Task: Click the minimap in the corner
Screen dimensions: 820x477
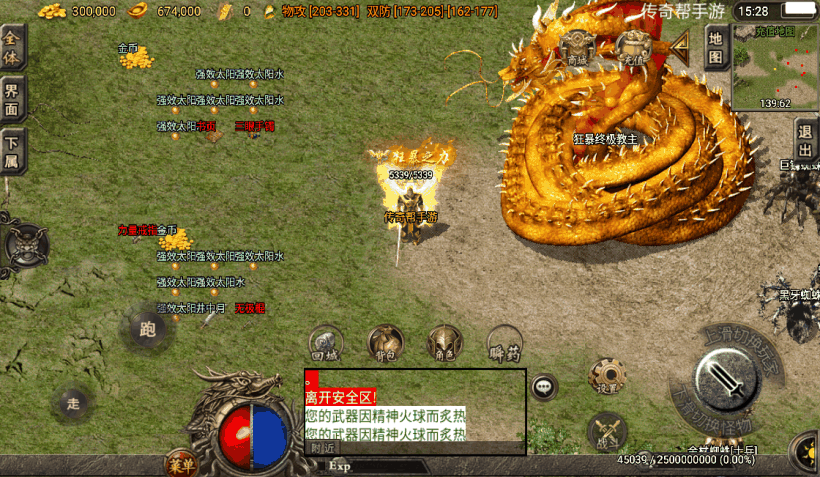Action: pos(775,66)
